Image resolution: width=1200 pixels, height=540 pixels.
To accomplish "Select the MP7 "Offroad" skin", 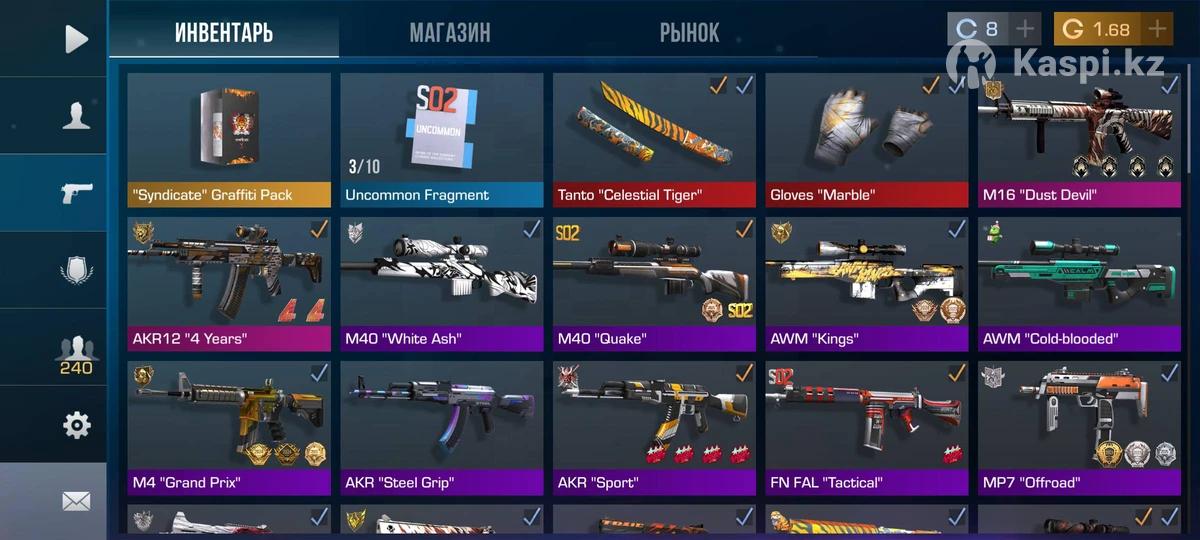I will (1079, 427).
